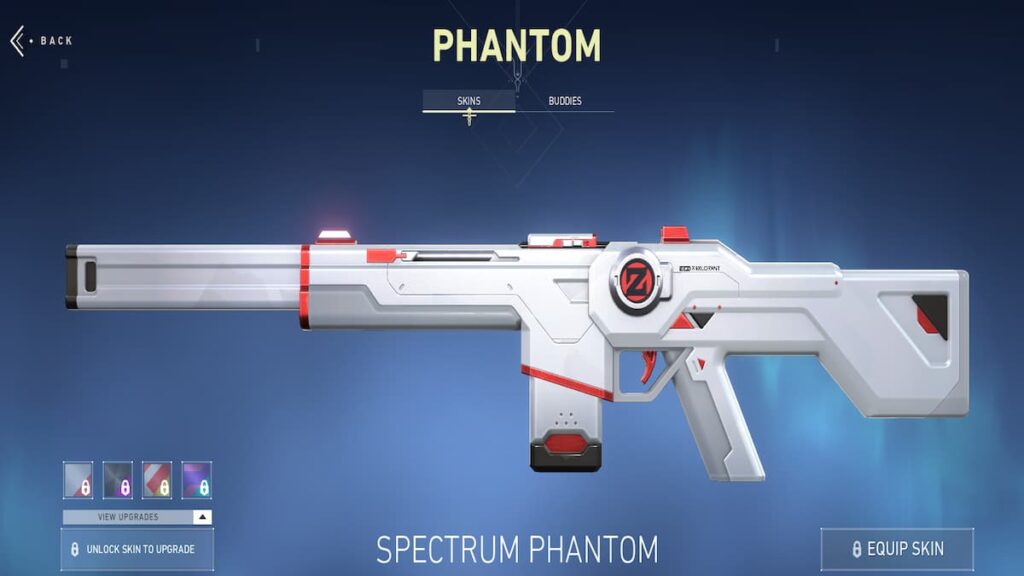The height and width of the screenshot is (576, 1024).
Task: Open the Buddies tab
Action: (565, 101)
